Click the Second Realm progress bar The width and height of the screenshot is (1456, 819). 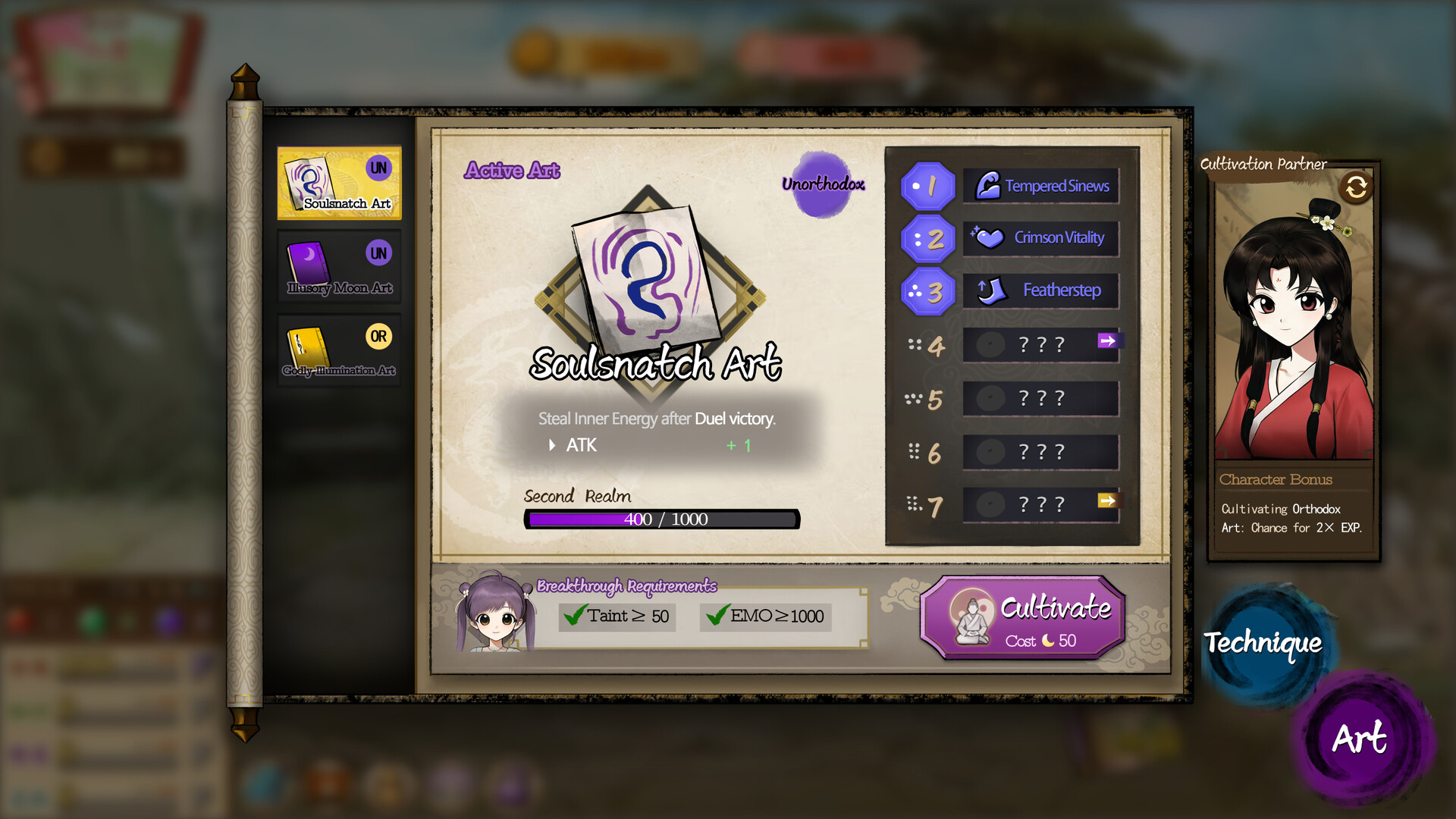click(x=663, y=519)
